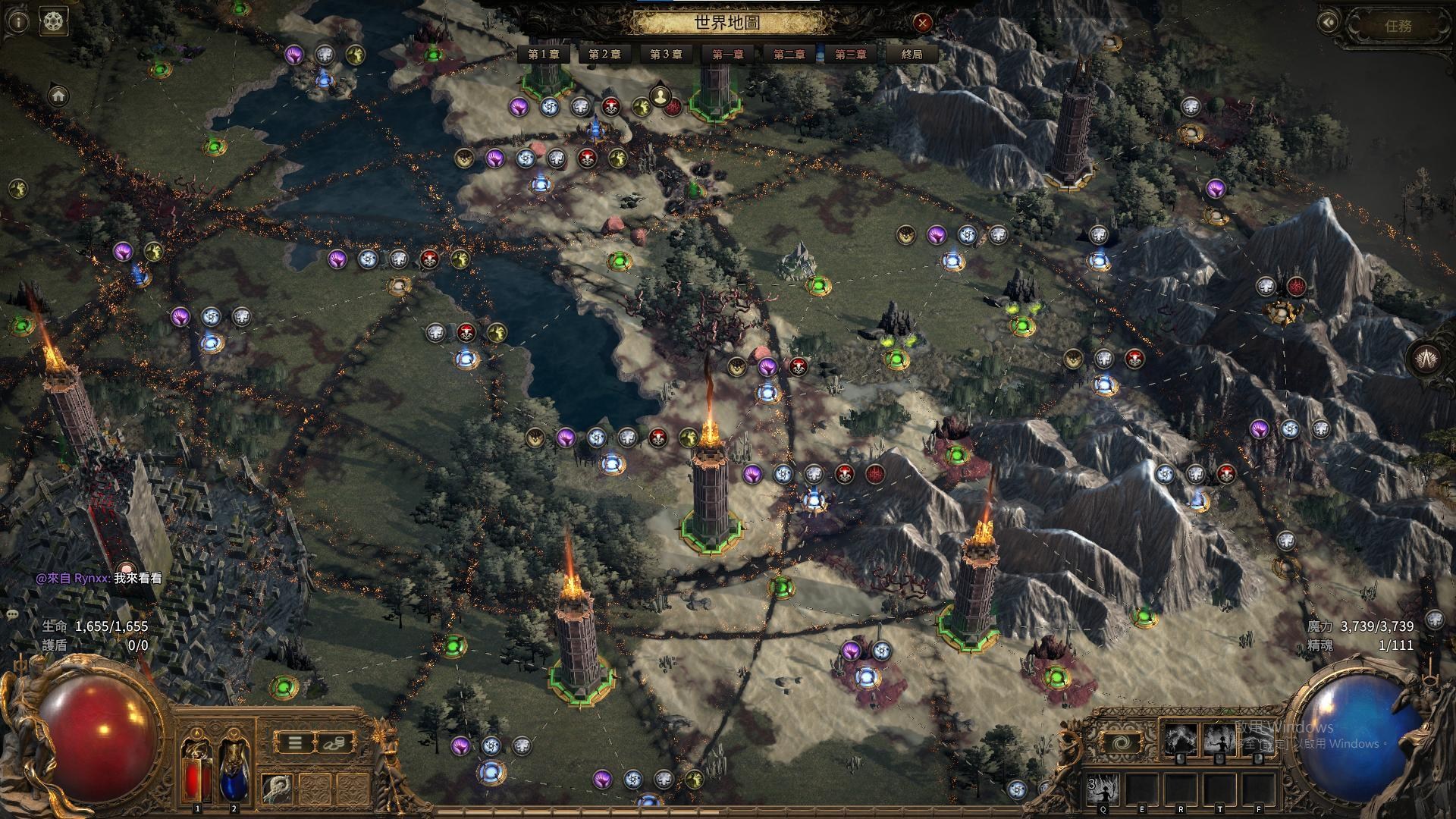Viewport: 1456px width, 819px height.
Task: Expand the character portrait node on the map
Action: [660, 96]
